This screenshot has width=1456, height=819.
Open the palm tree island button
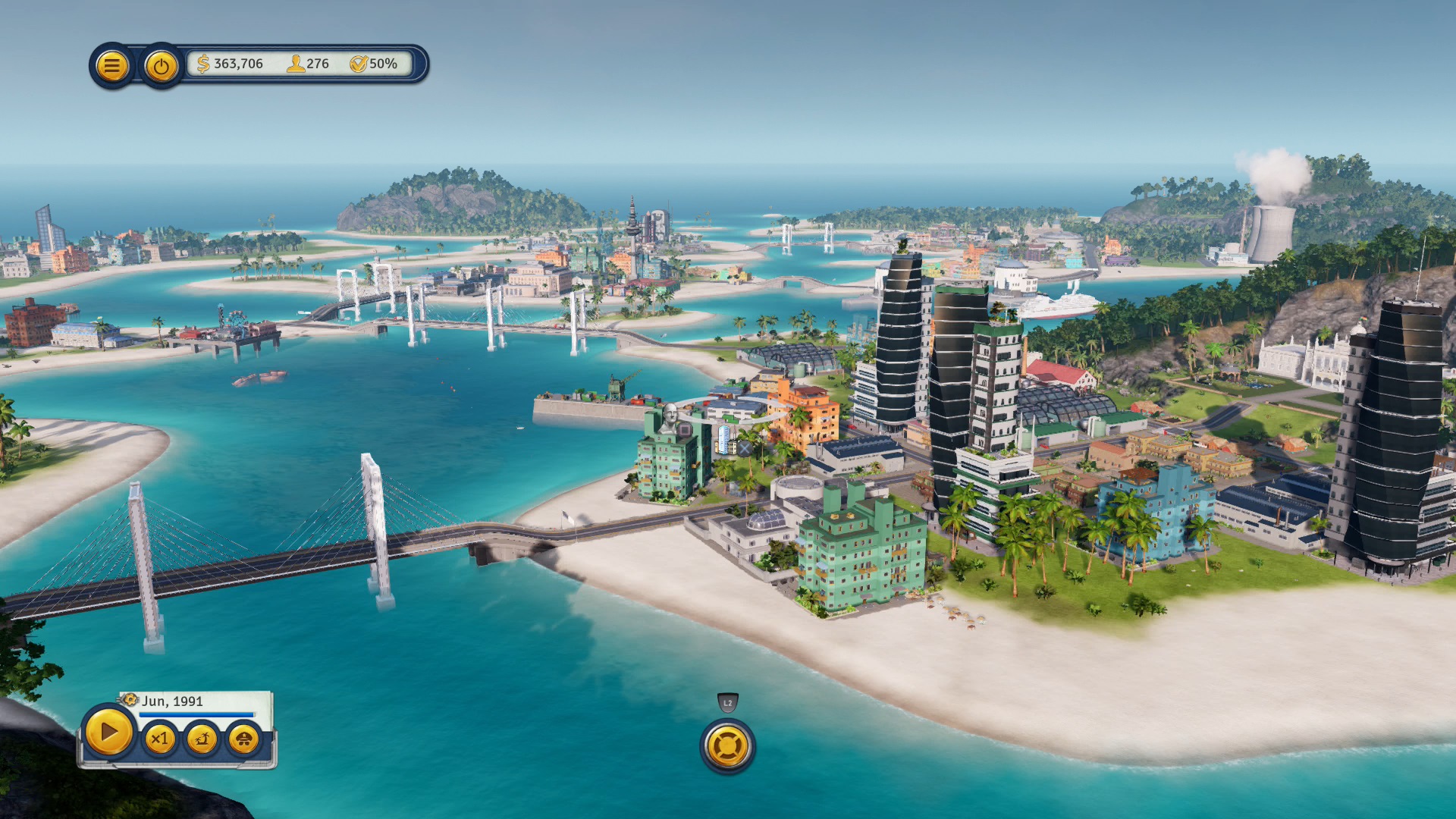pos(202,739)
